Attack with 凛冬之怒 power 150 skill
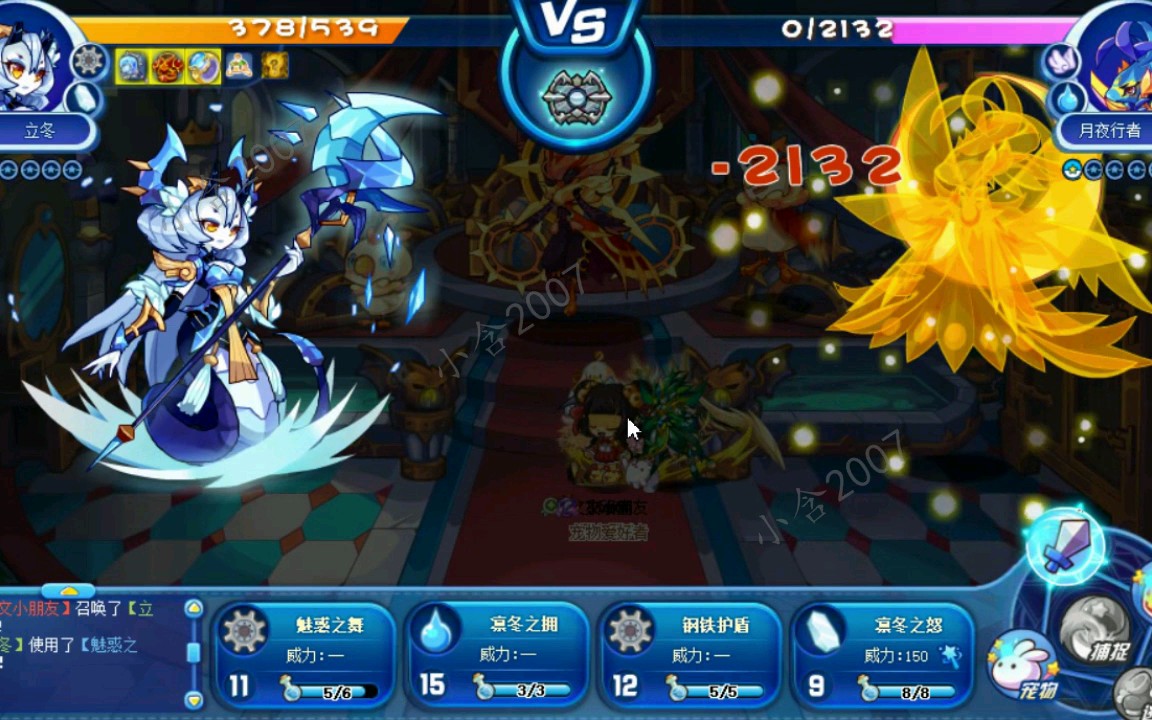Image resolution: width=1152 pixels, height=720 pixels. (882, 655)
